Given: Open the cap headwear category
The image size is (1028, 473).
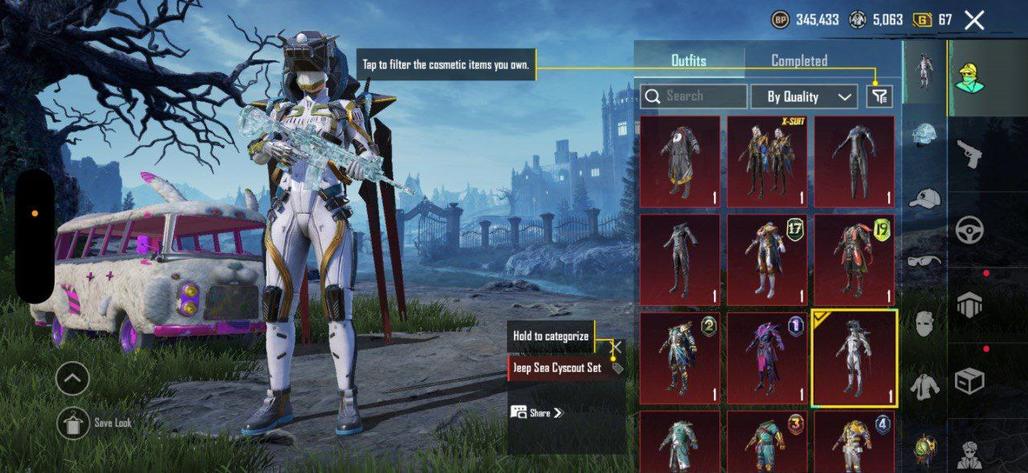Looking at the screenshot, I should [x=925, y=197].
